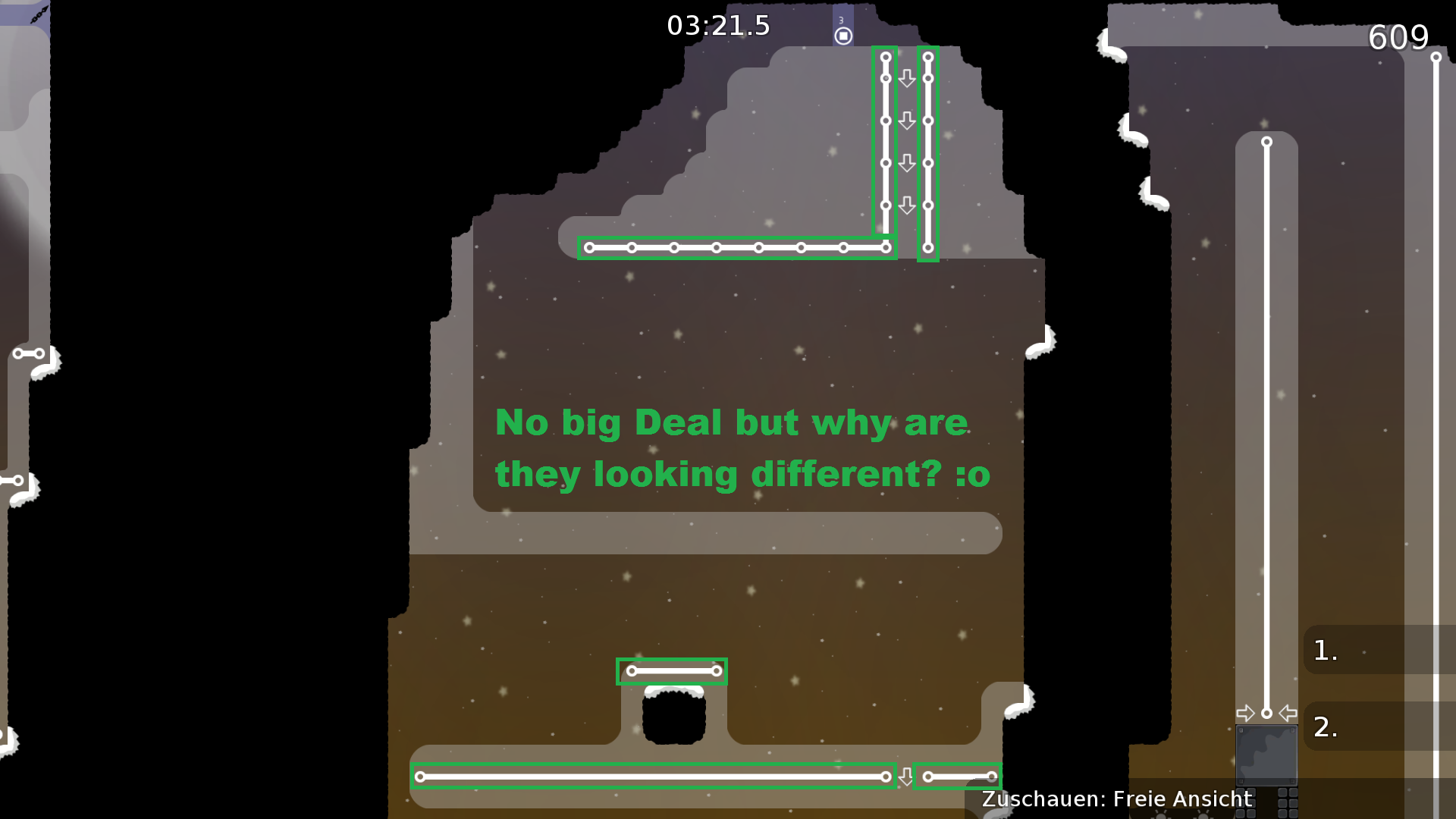Toggle the top node of the left highlighted rail
This screenshot has width=1456, height=819.
point(885,55)
